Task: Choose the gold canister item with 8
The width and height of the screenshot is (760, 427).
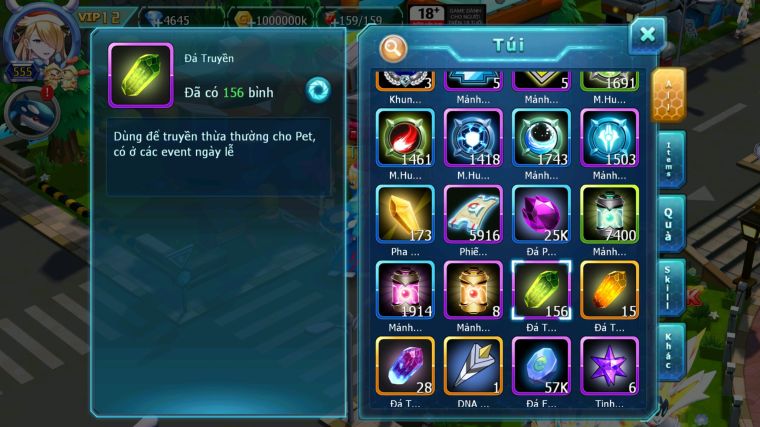Action: click(x=473, y=290)
